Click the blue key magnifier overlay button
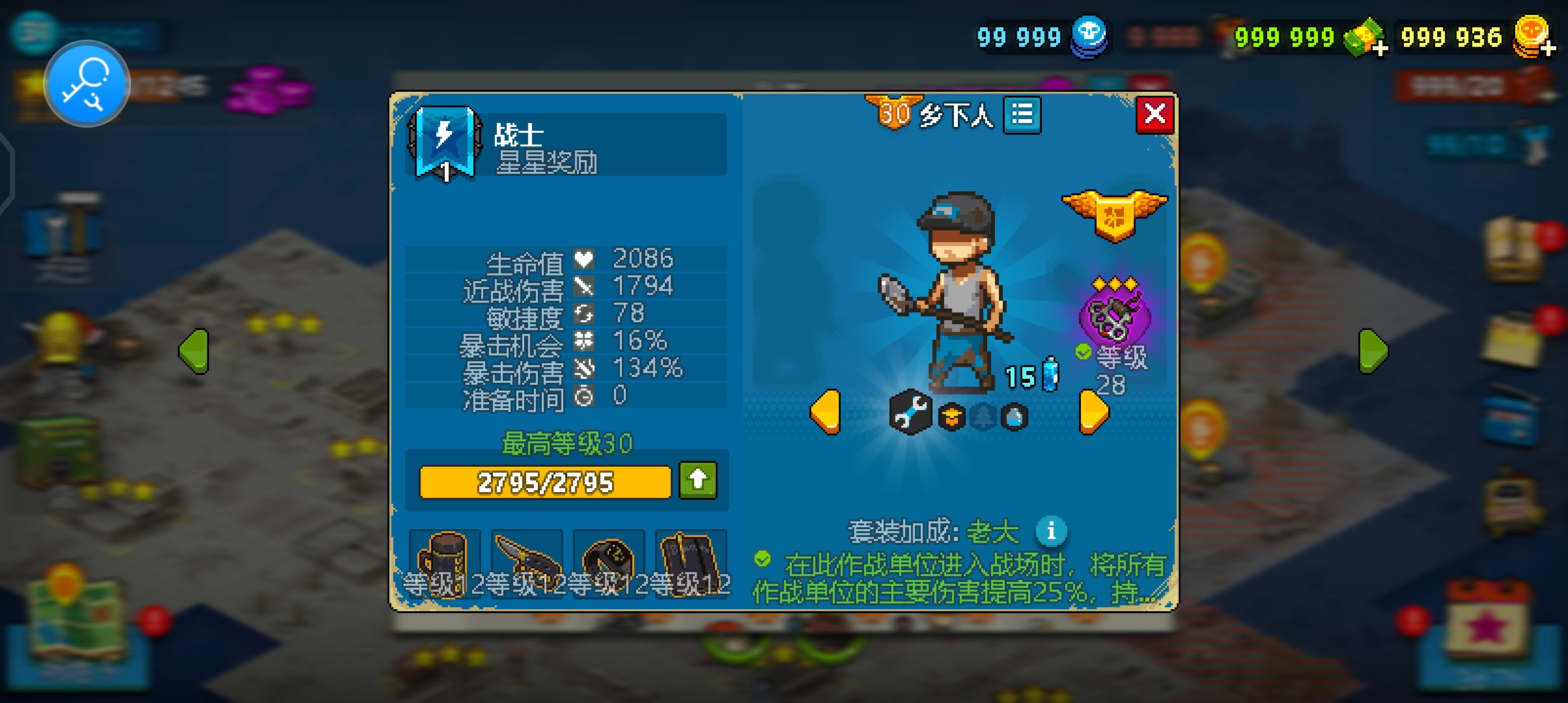The image size is (1568, 703). coord(87,84)
